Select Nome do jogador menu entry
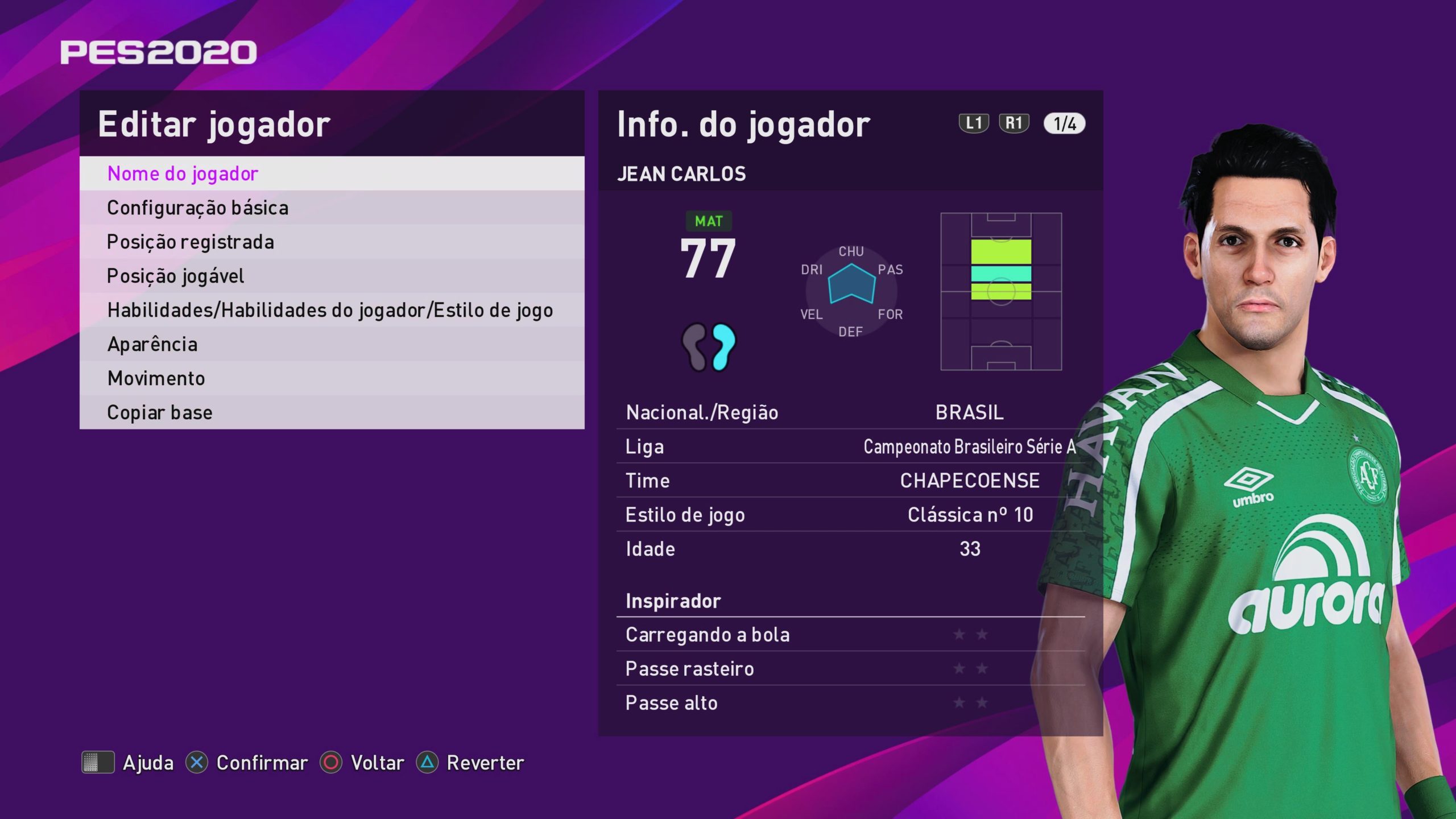The image size is (1456, 819). point(332,173)
